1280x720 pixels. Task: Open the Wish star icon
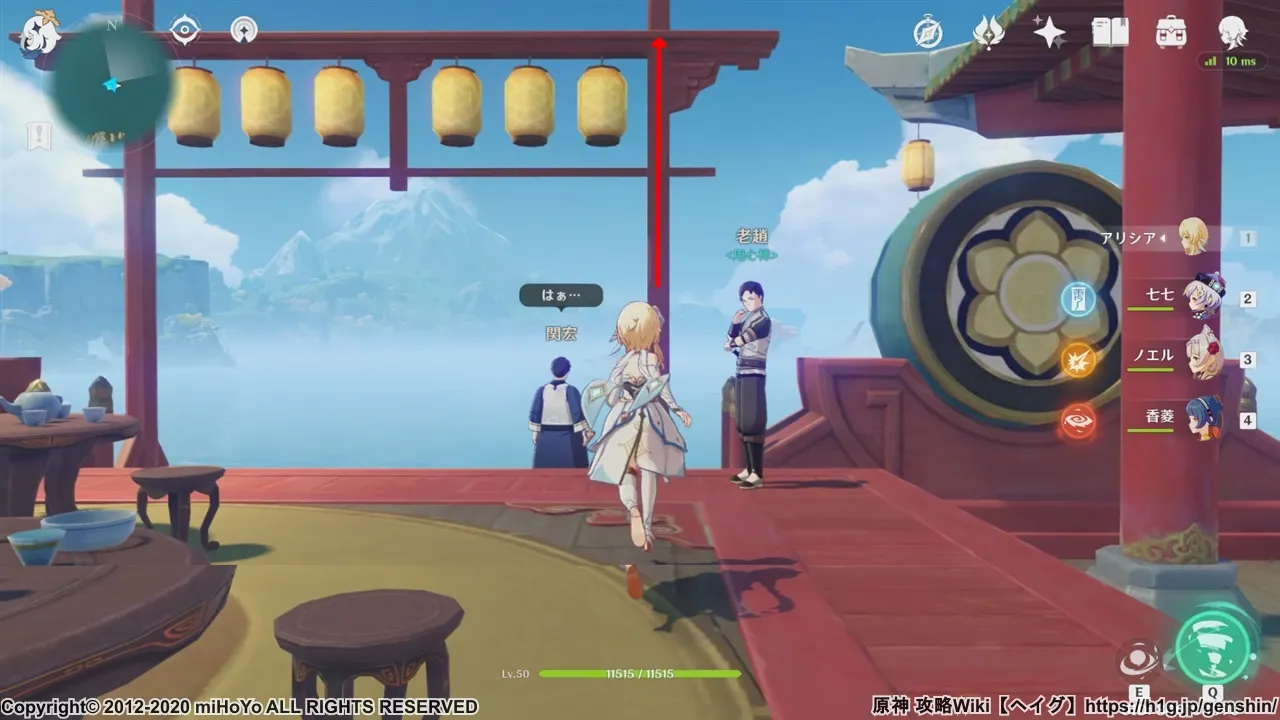[1049, 33]
